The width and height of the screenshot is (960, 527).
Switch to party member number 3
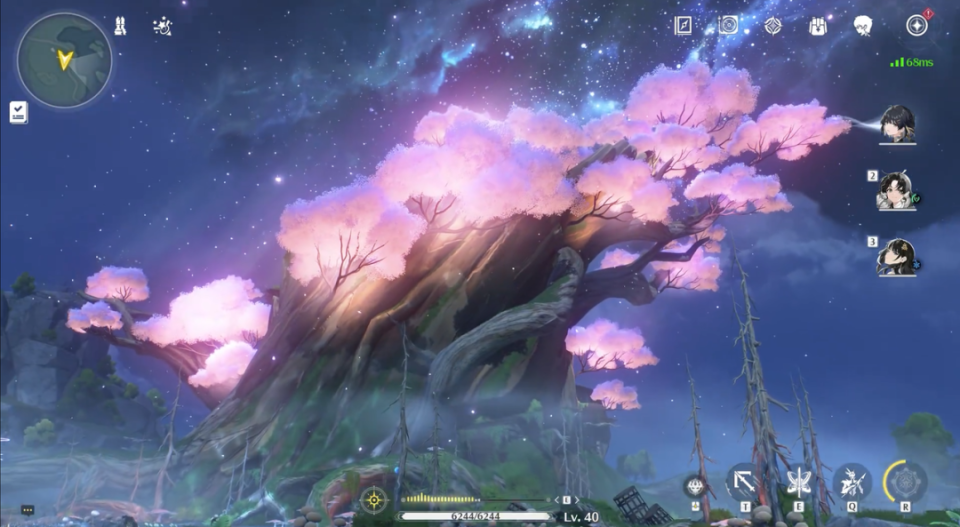(x=895, y=257)
